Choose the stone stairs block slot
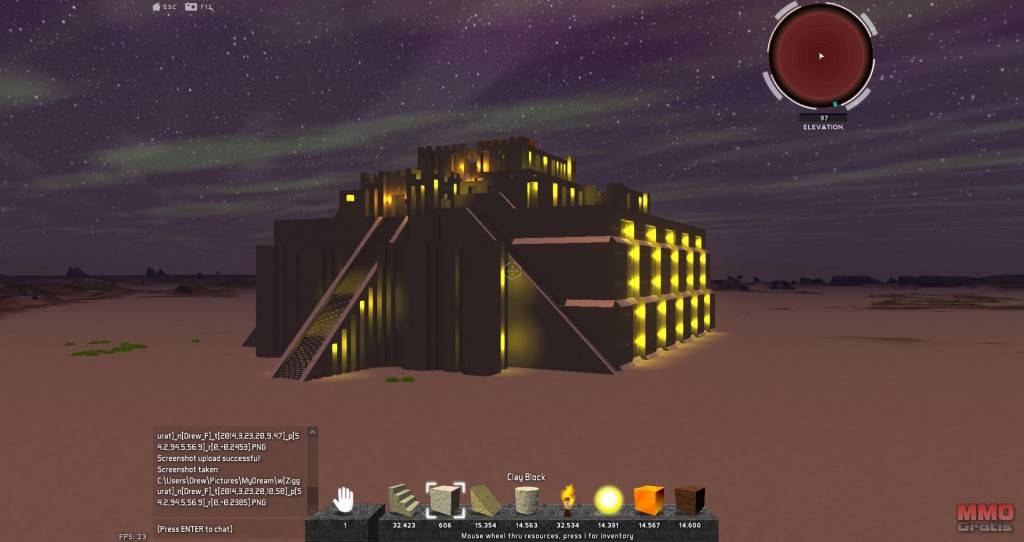Screen dimensions: 1024x542 tap(403, 499)
